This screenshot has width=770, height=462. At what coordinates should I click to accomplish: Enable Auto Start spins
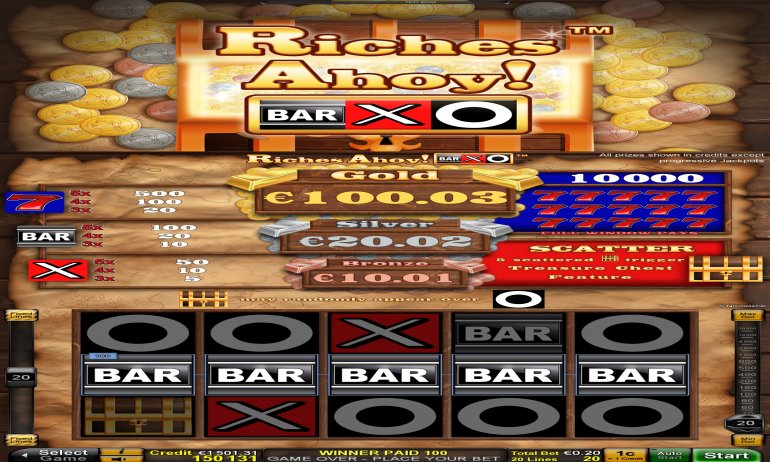670,455
